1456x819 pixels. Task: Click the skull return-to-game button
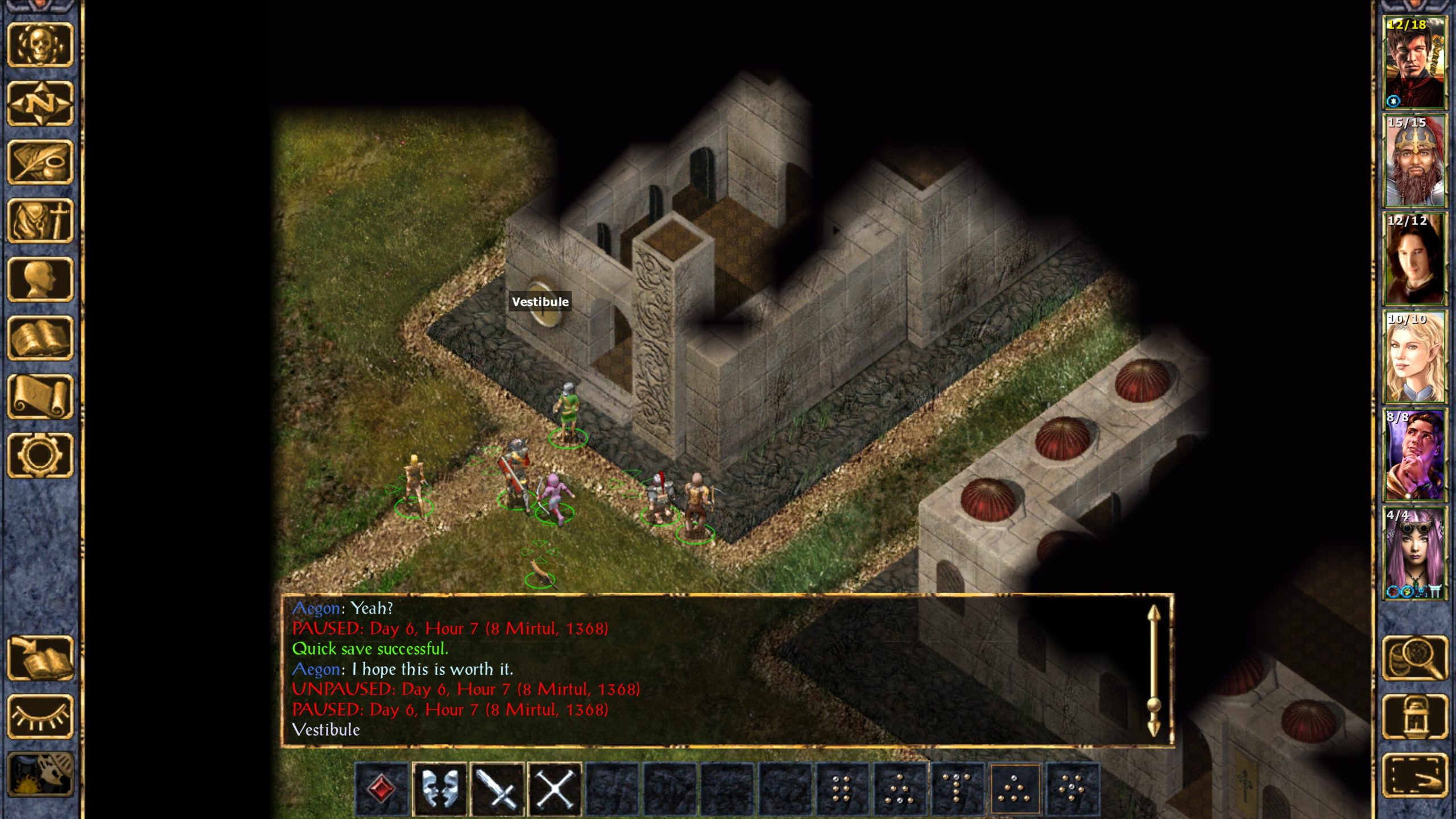(x=40, y=45)
